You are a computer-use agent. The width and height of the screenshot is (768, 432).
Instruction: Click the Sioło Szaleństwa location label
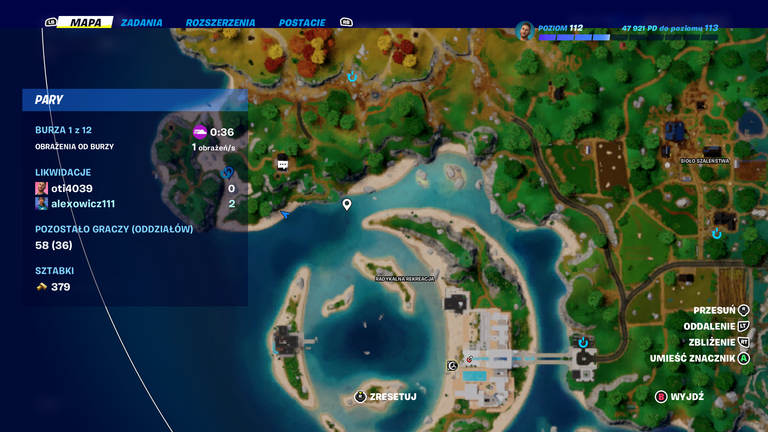[705, 160]
